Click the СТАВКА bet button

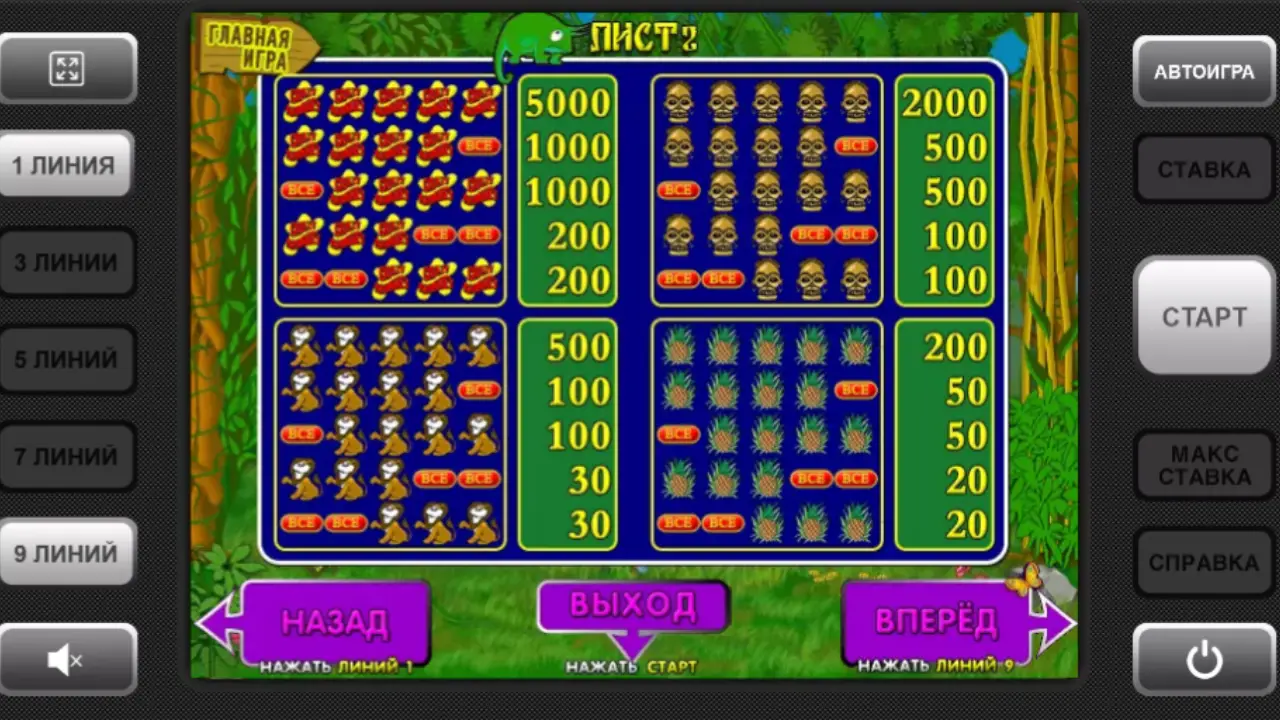[1204, 169]
